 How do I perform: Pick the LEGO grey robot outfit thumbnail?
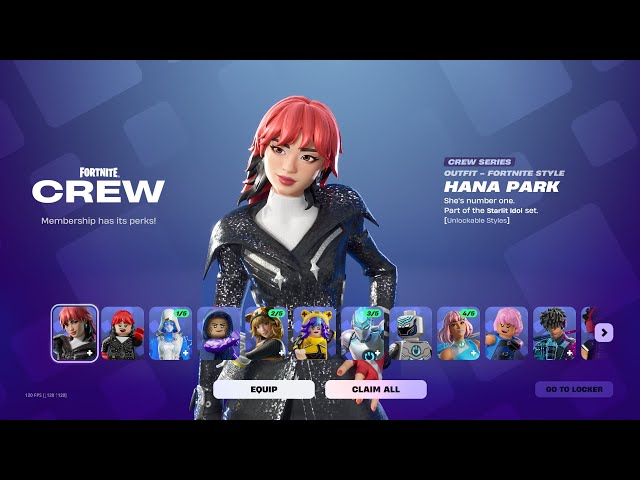[411, 333]
